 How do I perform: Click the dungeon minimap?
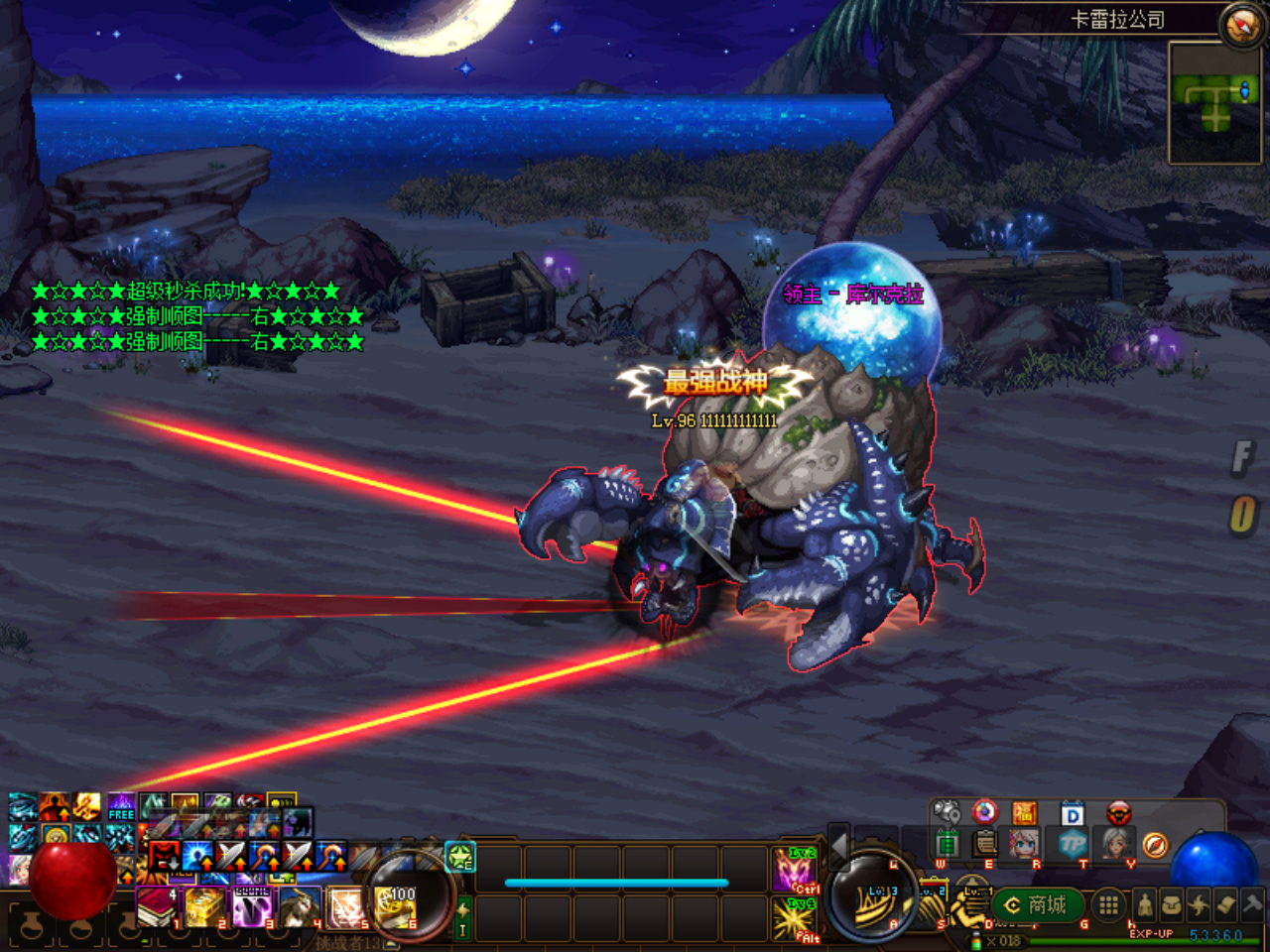(x=1214, y=102)
